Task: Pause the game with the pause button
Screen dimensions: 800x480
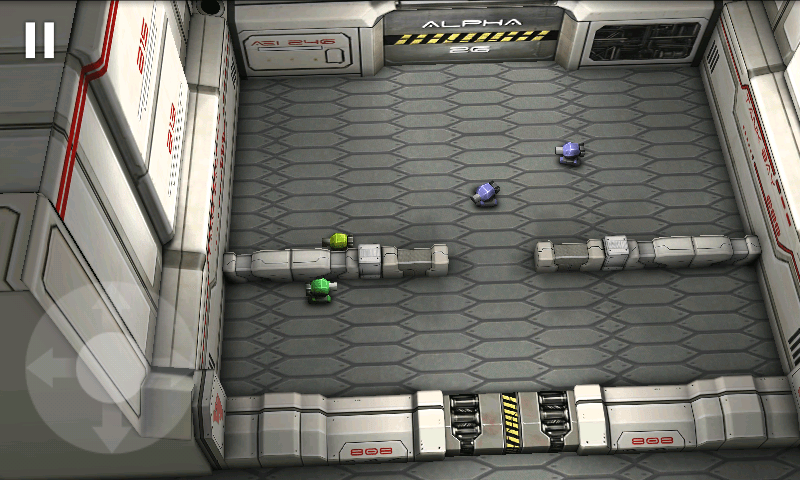Action: [40, 39]
